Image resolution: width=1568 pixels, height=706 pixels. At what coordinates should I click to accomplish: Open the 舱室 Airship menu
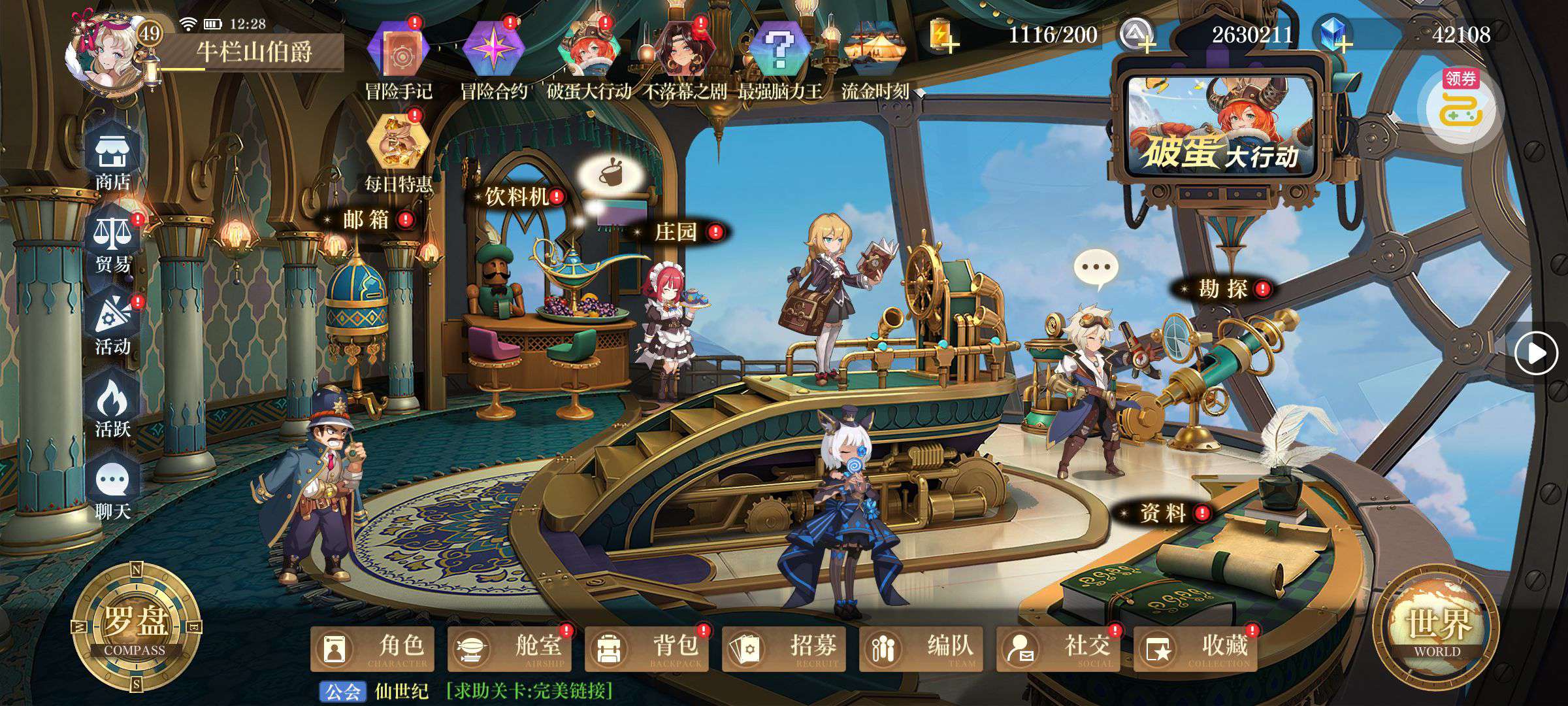pyautogui.click(x=511, y=648)
